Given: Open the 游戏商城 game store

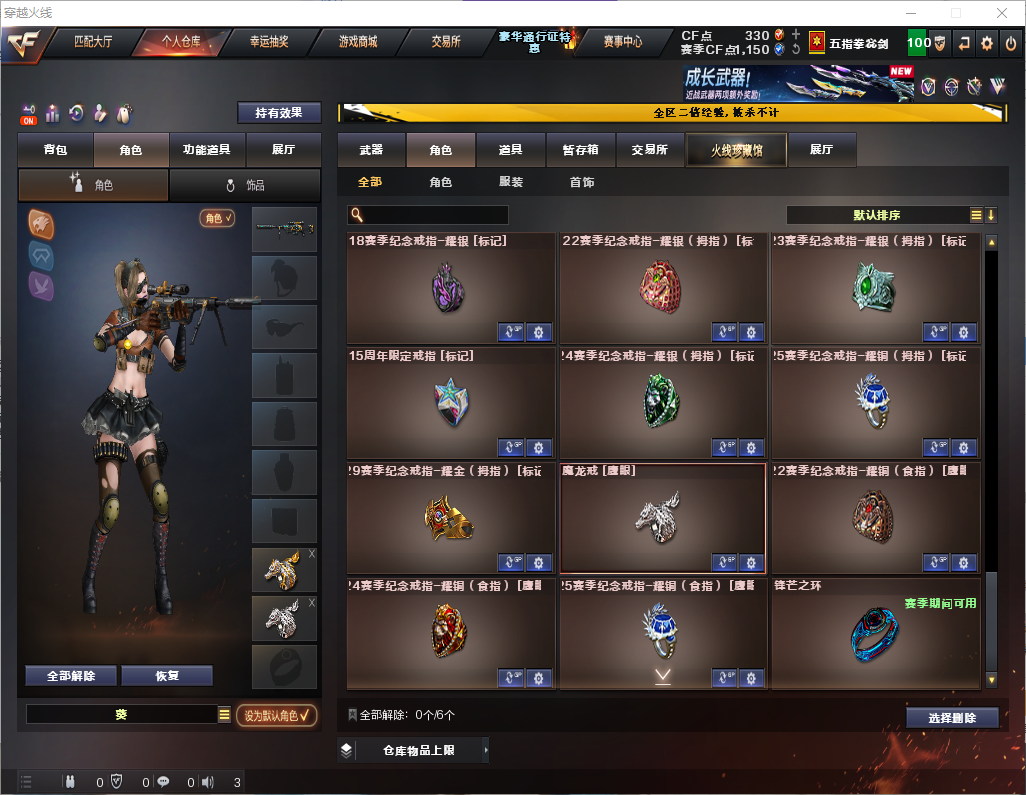Looking at the screenshot, I should pyautogui.click(x=357, y=42).
